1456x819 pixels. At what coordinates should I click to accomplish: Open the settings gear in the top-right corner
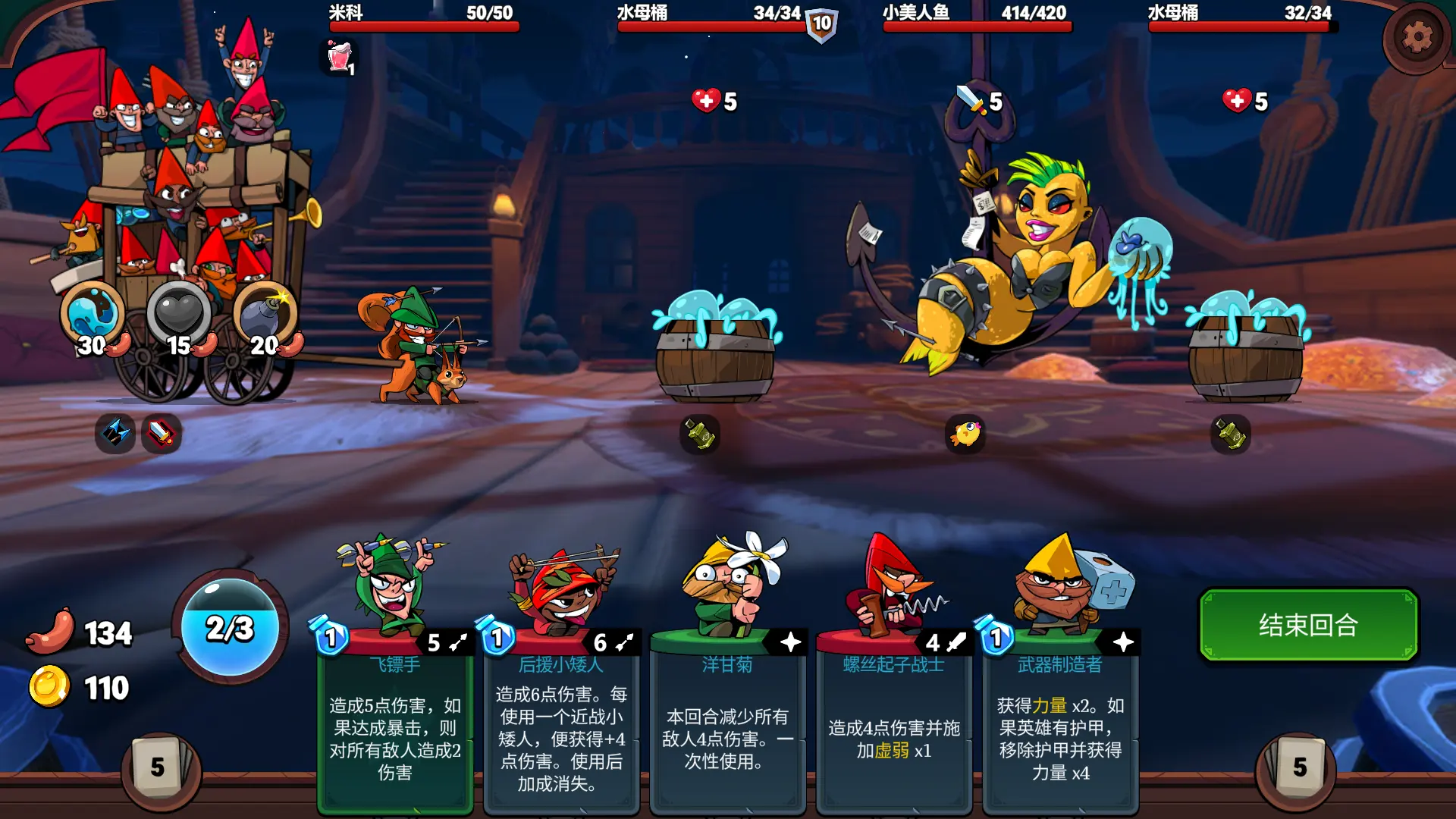[x=1420, y=36]
